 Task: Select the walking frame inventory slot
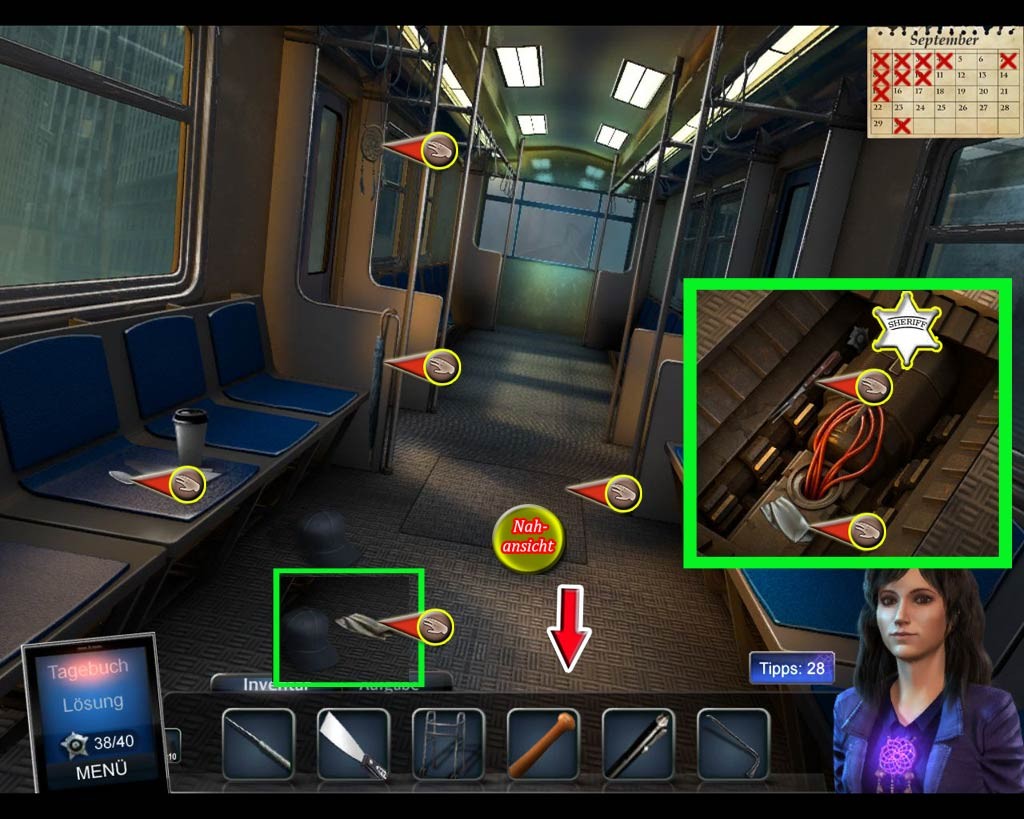448,744
